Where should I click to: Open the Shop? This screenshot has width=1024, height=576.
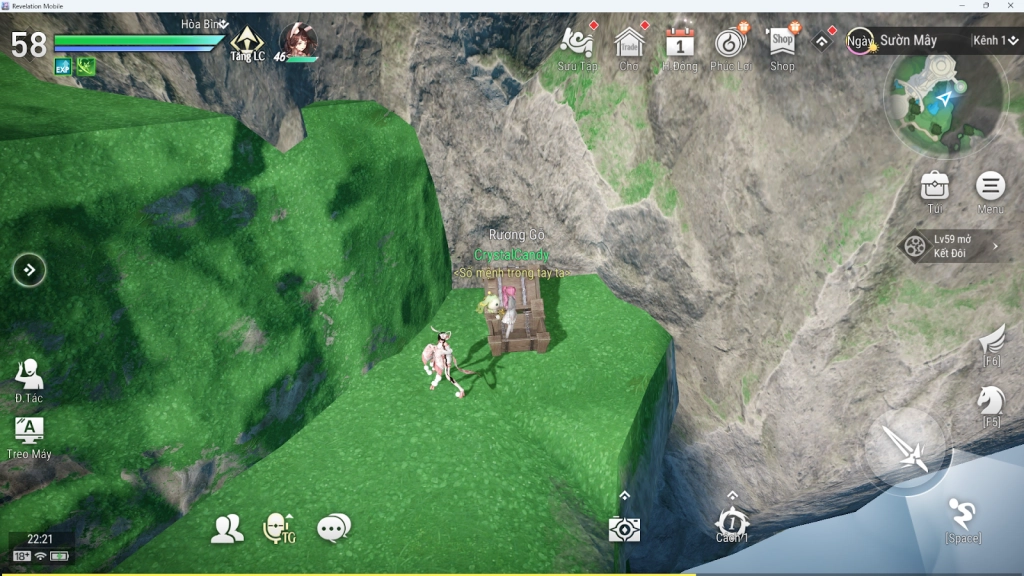782,43
